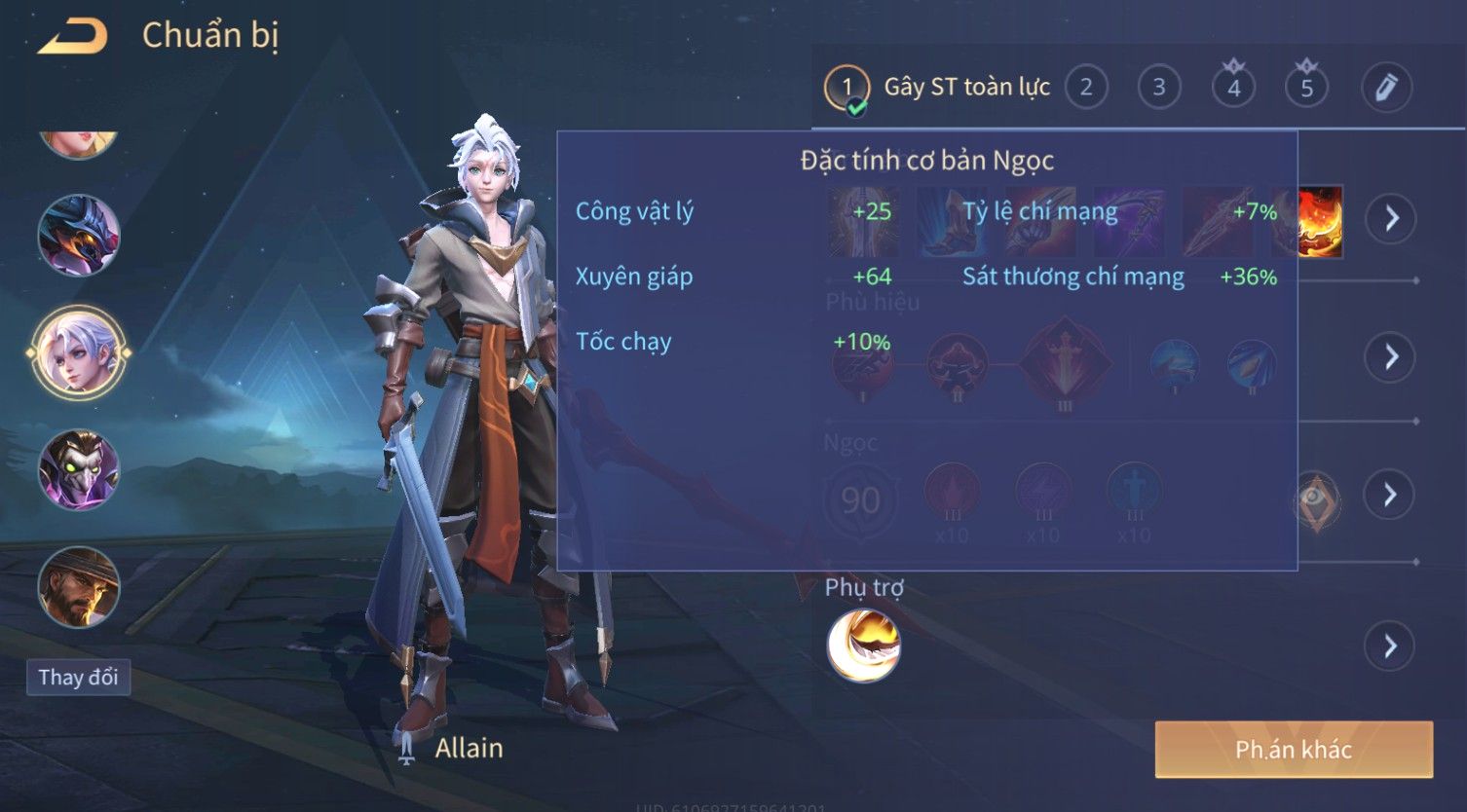Viewport: 1467px width, 812px height.
Task: Switch to build preset 5
Action: pos(1306,88)
